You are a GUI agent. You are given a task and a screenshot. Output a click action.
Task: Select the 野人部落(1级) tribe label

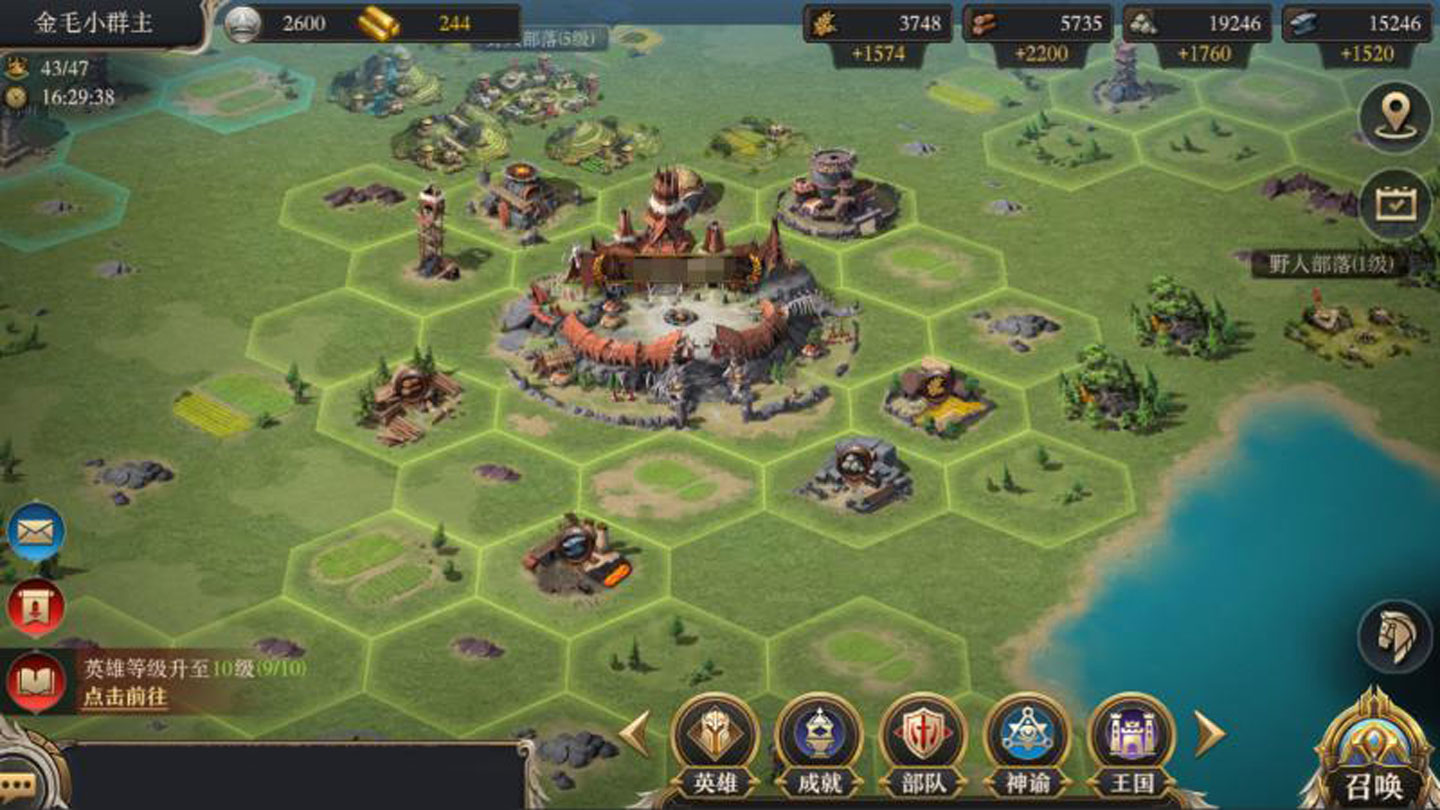pos(1329,264)
